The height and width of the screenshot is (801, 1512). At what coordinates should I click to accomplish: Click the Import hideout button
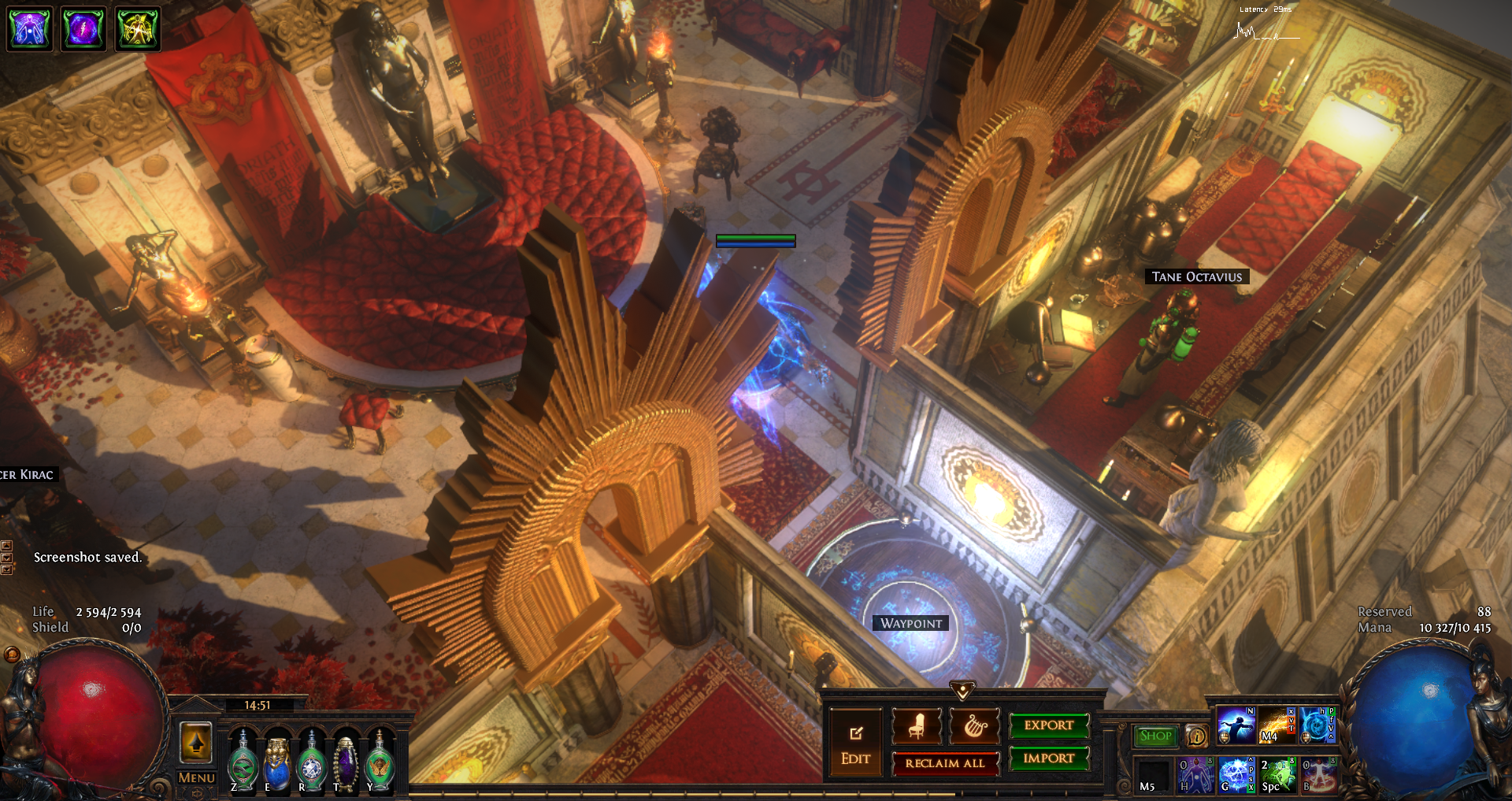[x=1049, y=758]
